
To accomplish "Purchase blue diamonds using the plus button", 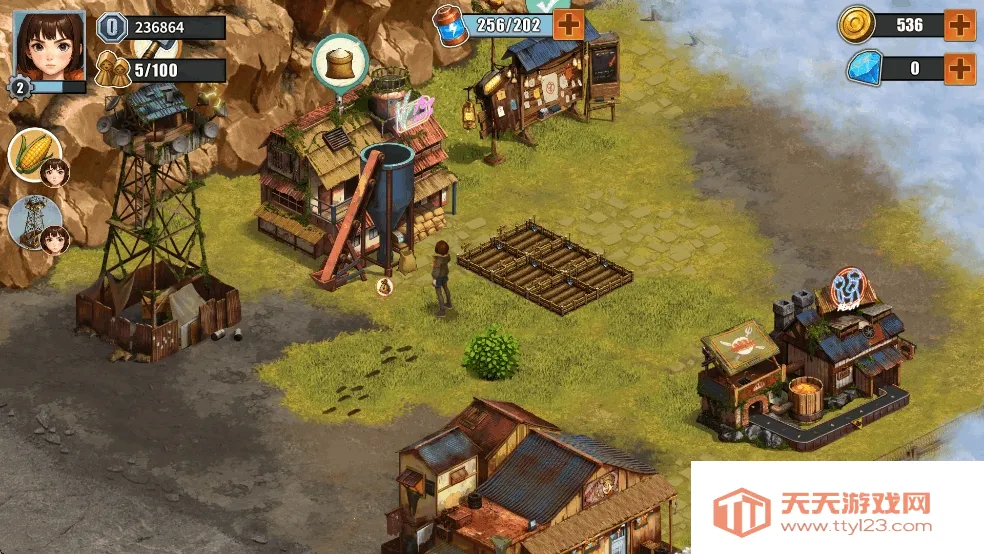I will 960,69.
